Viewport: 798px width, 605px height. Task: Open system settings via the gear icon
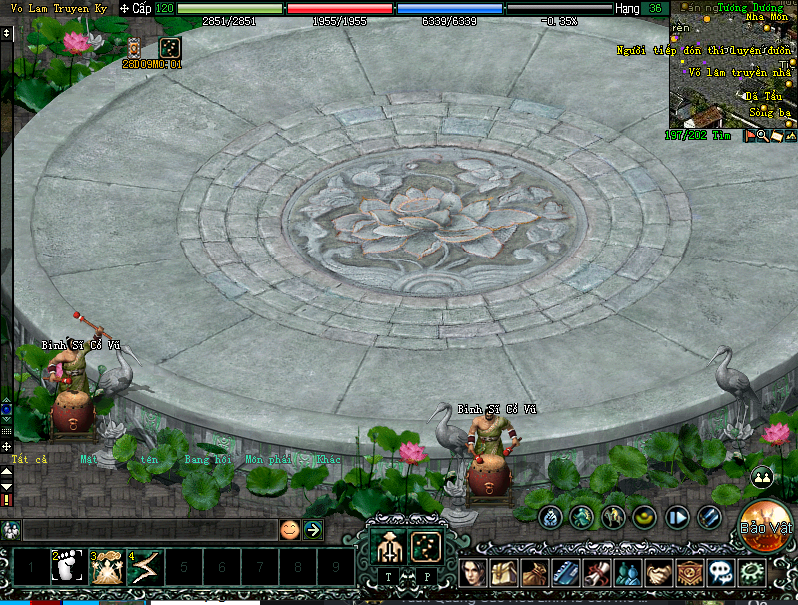pyautogui.click(x=751, y=573)
